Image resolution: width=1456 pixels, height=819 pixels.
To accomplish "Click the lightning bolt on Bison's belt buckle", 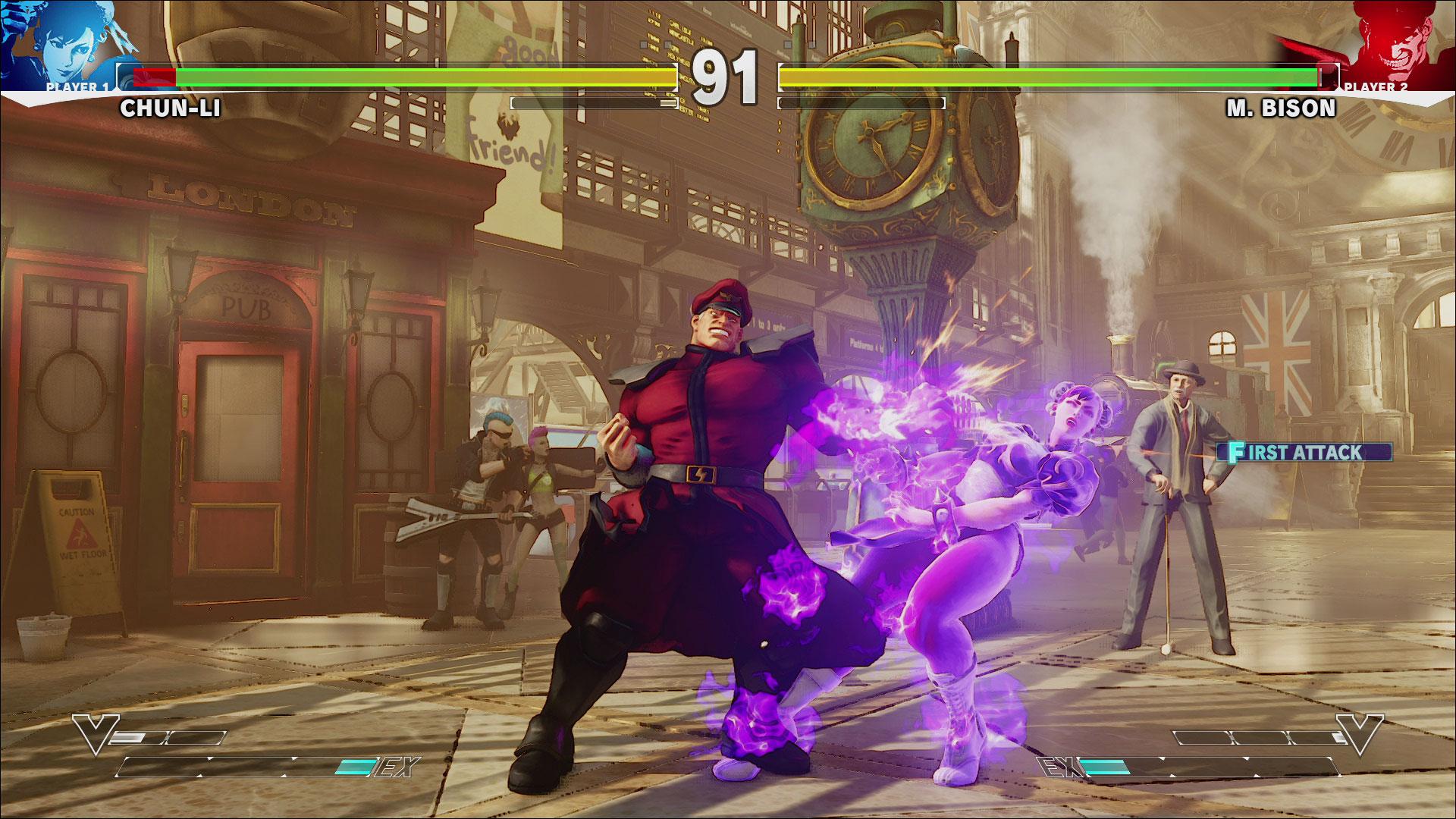I will pos(700,476).
